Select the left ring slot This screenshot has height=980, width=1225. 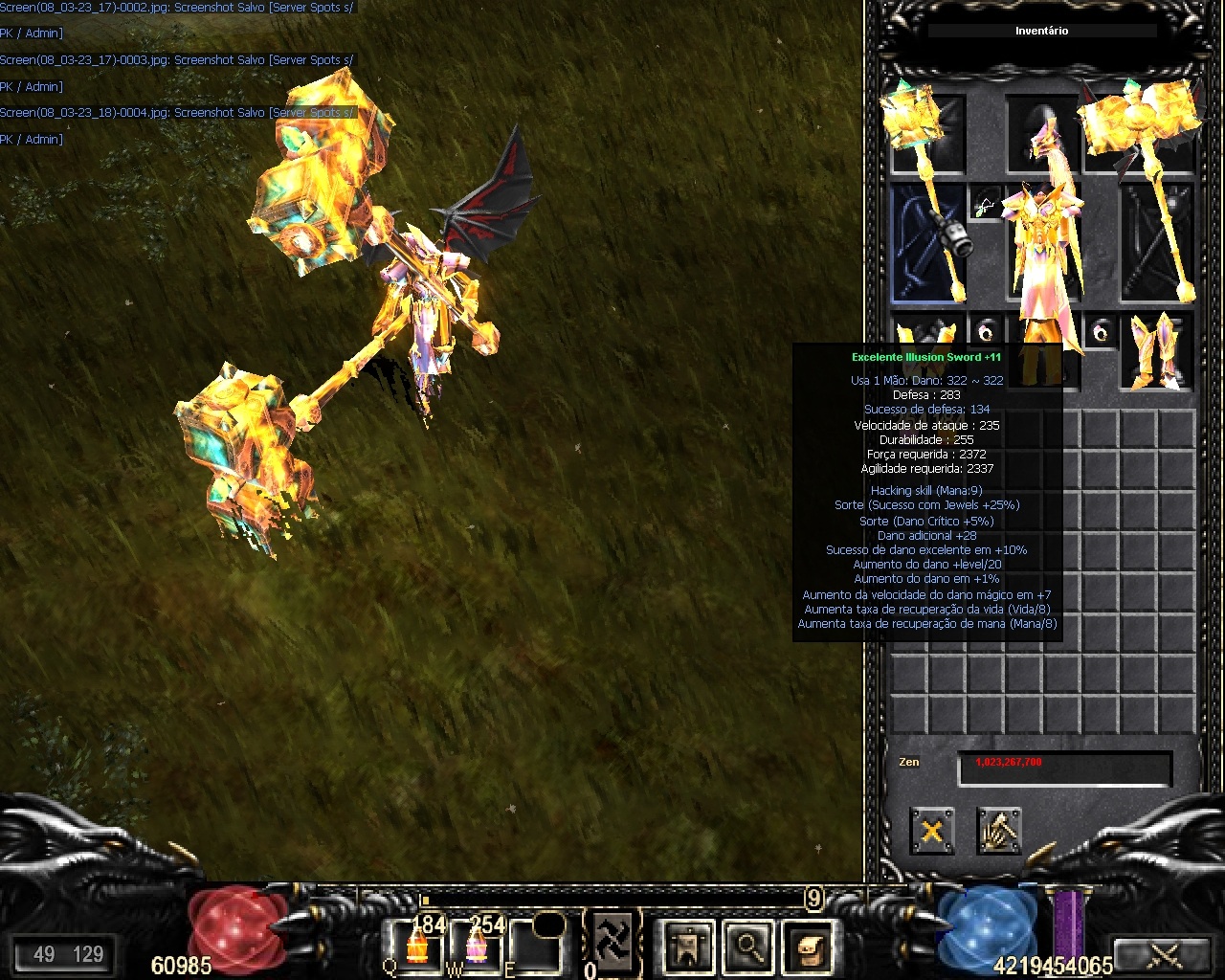coord(986,330)
